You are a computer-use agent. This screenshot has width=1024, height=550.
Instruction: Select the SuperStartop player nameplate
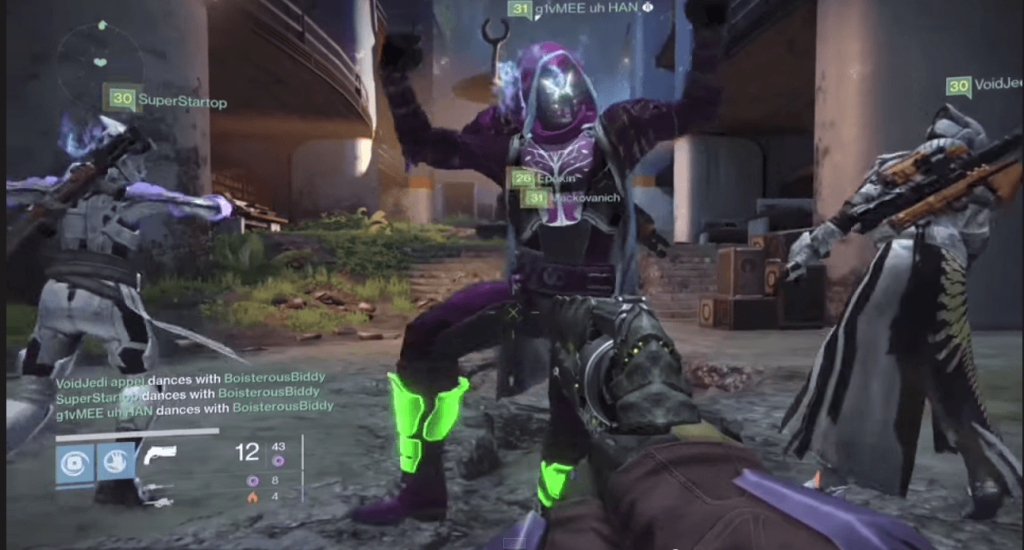[167, 100]
